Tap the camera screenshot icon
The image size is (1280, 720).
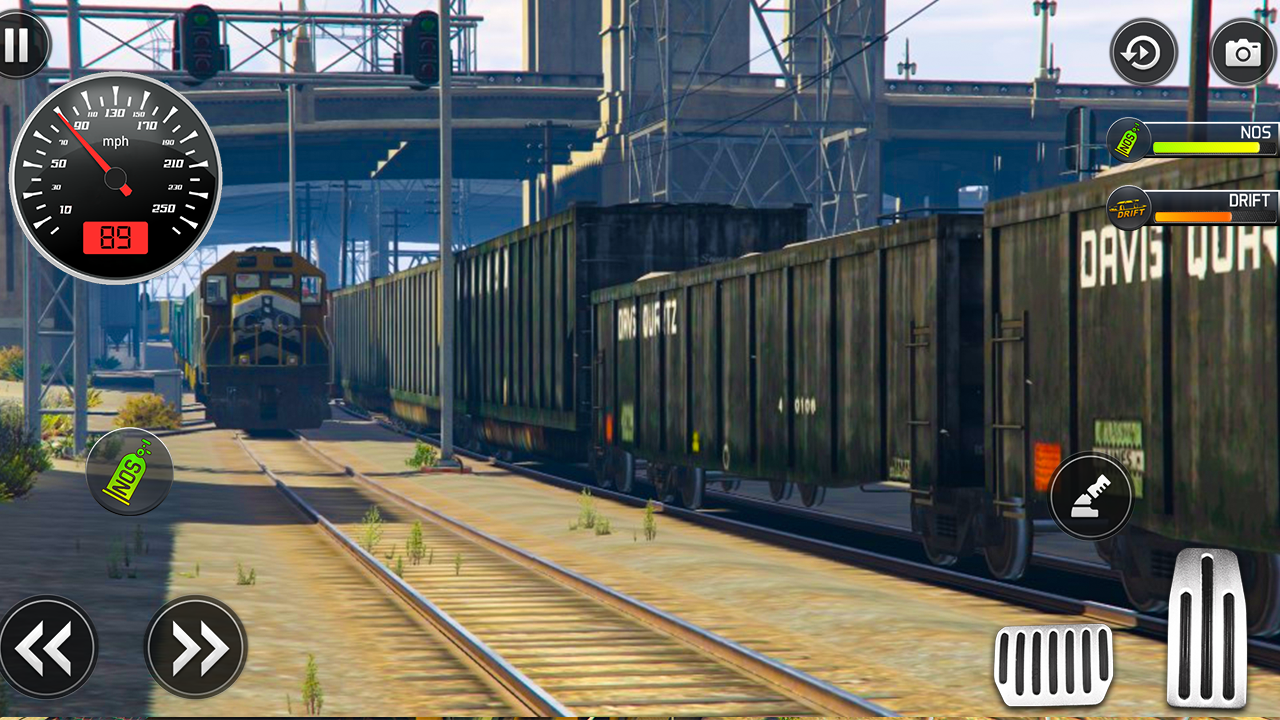coord(1243,50)
